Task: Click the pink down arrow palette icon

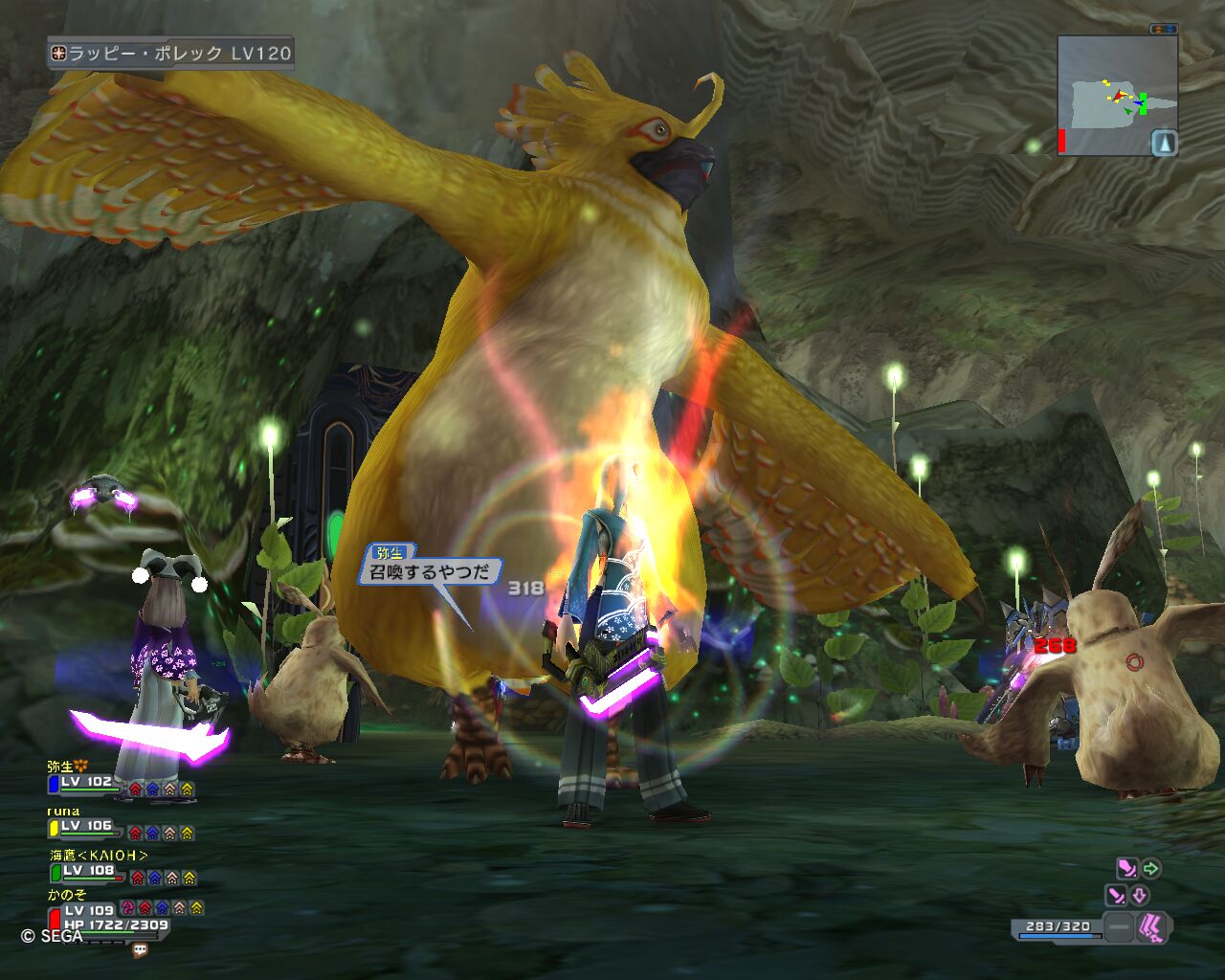Action: point(1140,896)
